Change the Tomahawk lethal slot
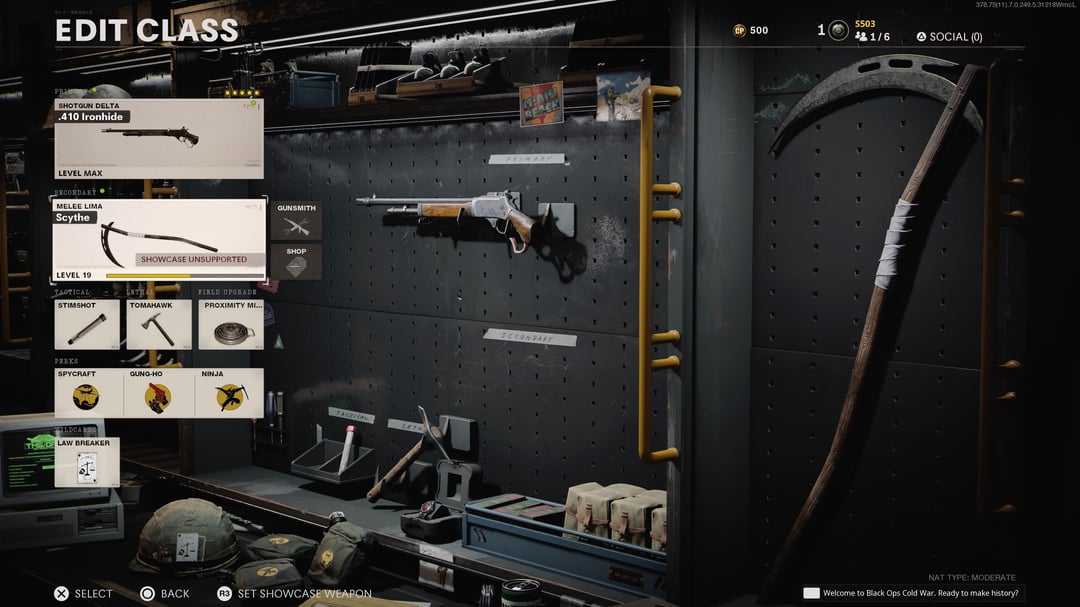The image size is (1080, 607). coord(158,324)
